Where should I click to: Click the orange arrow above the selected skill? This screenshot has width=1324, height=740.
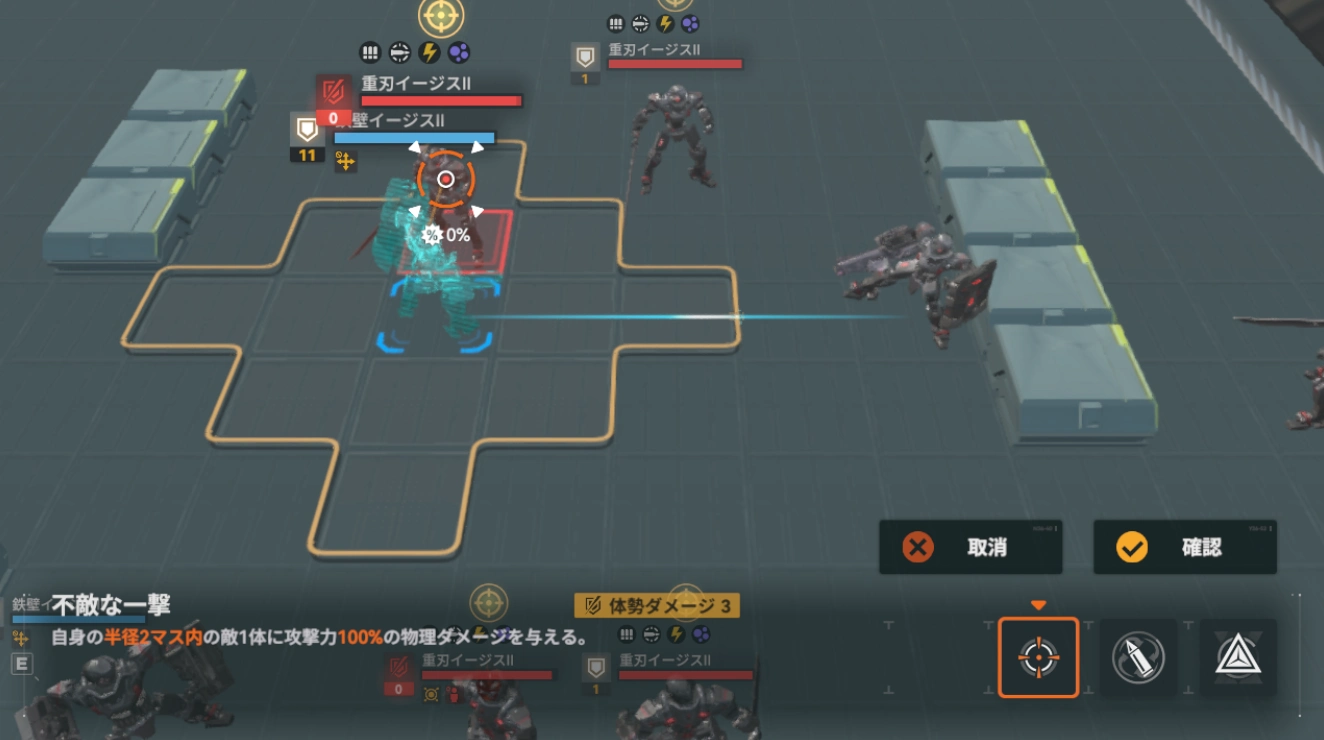pos(1038,605)
